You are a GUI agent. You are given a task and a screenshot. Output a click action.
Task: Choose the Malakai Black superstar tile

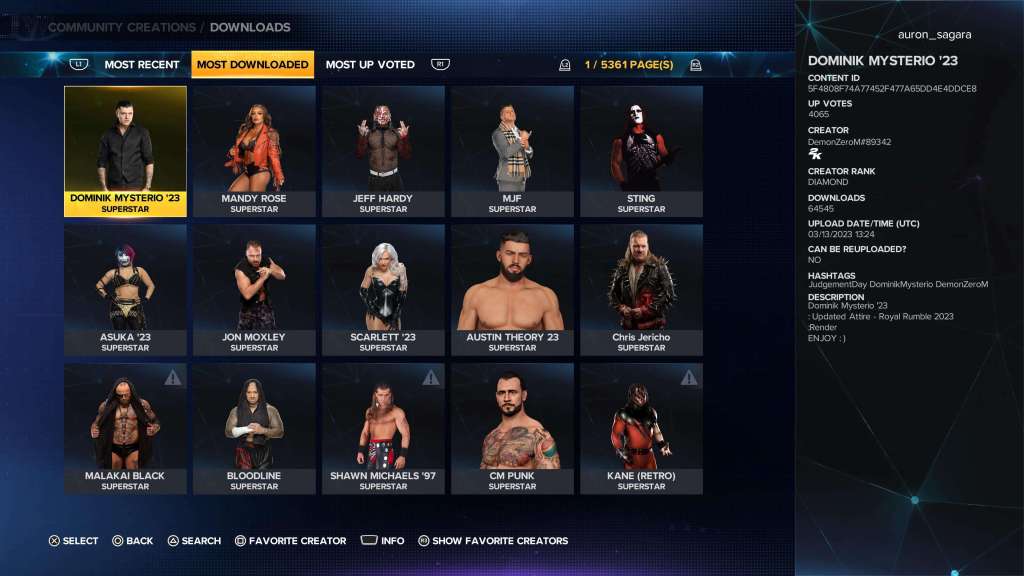(x=125, y=428)
